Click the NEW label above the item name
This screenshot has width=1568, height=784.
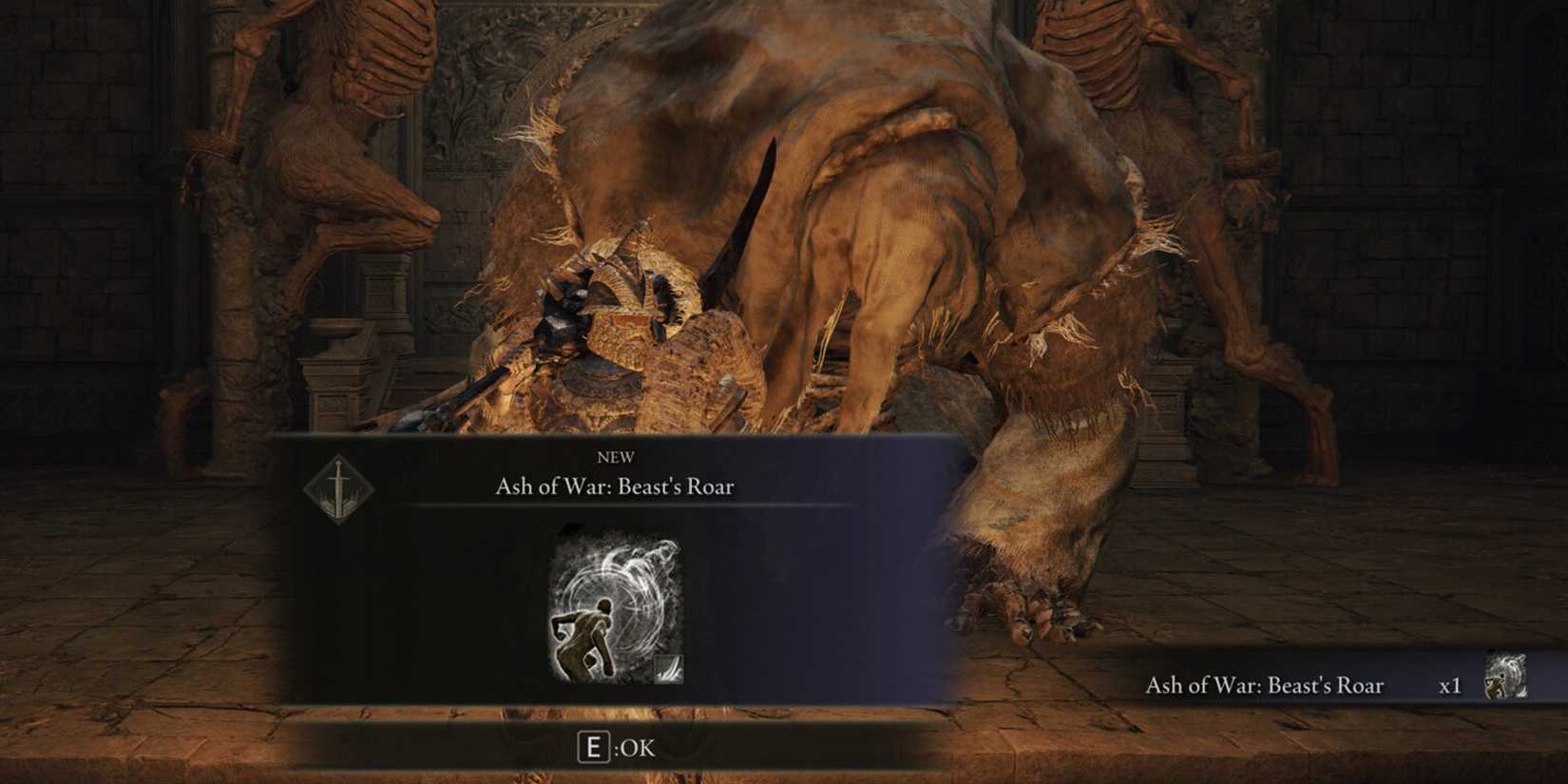[618, 456]
